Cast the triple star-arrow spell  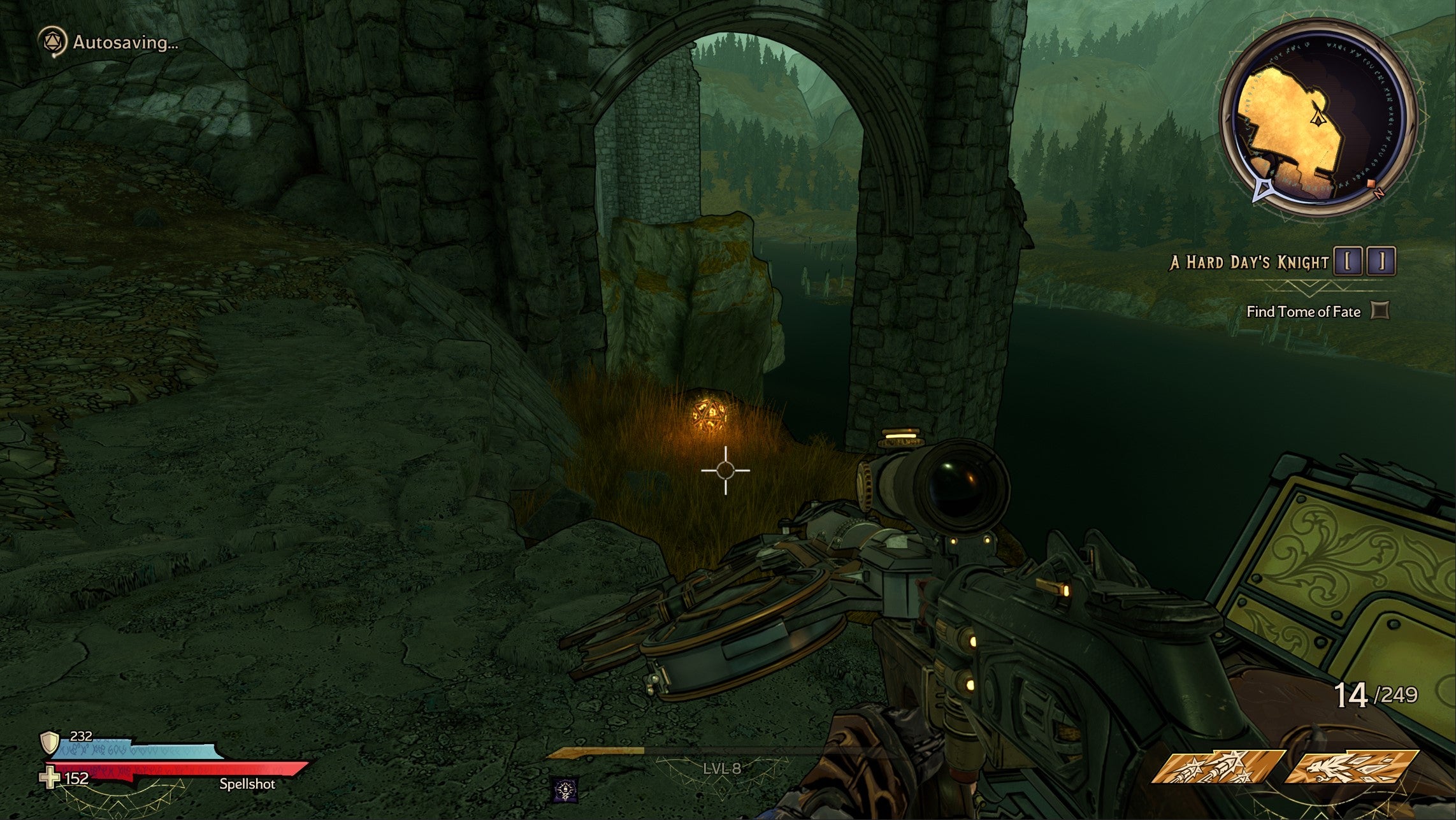coord(1217,766)
